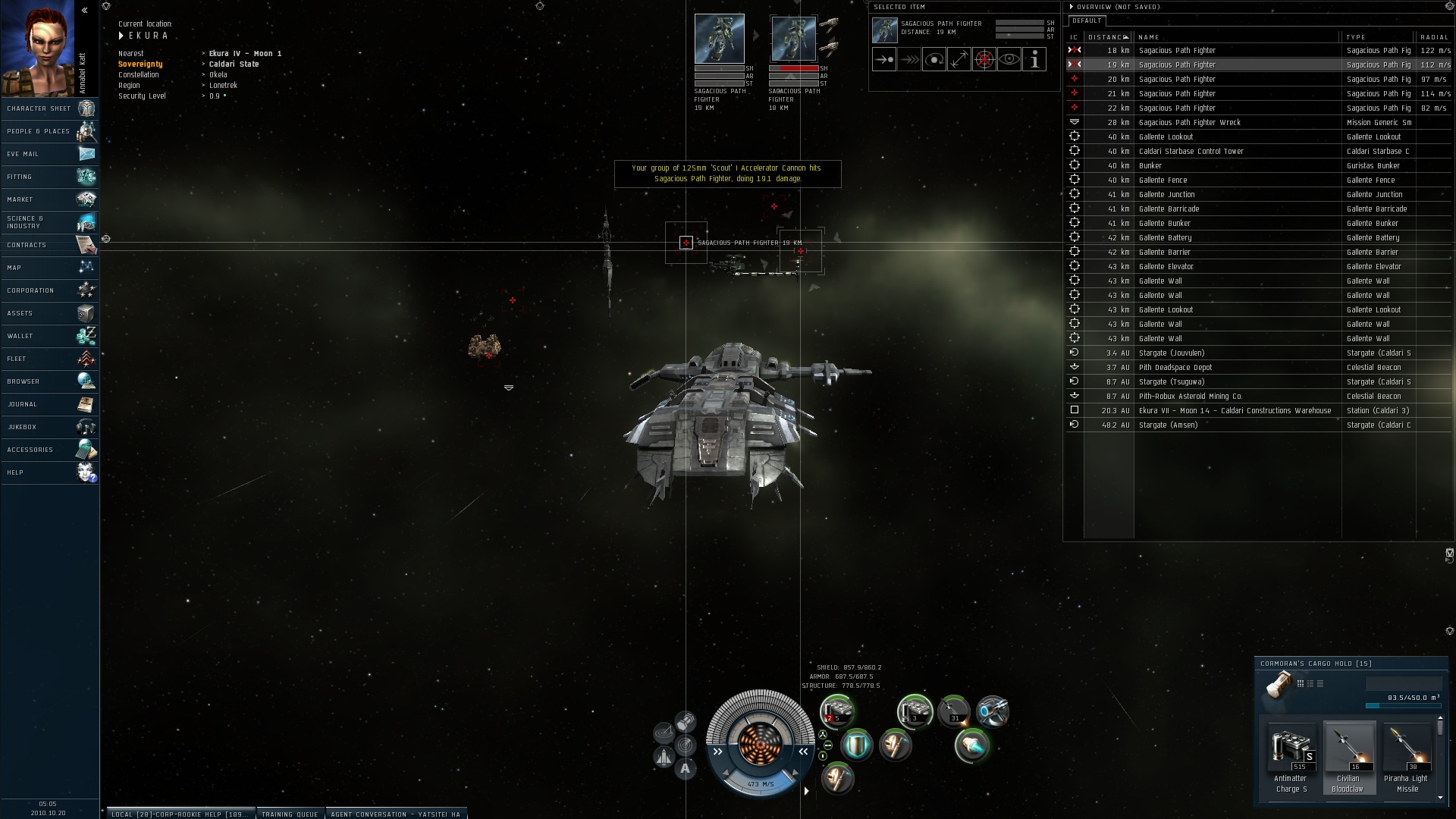Select Stargate (Jouvulen) in overview
This screenshot has width=1456, height=819.
tap(1171, 353)
